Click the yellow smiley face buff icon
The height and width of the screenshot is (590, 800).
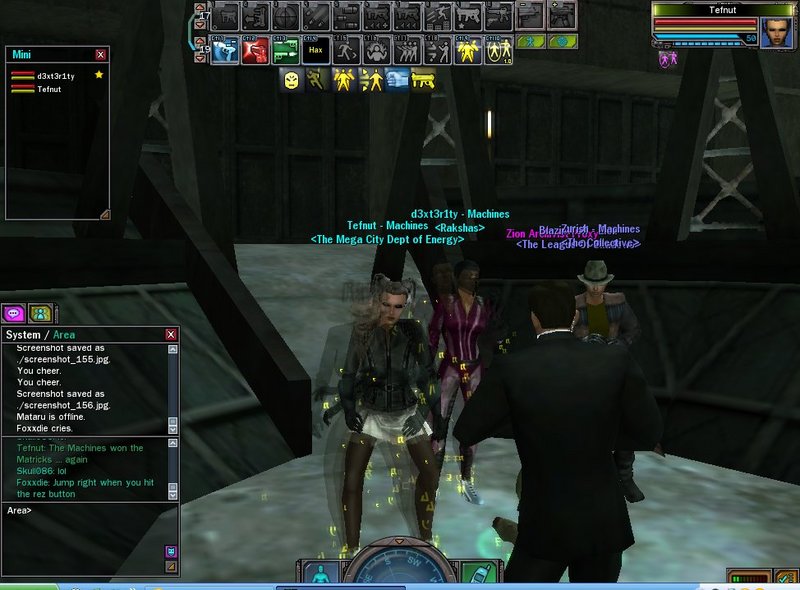point(290,80)
